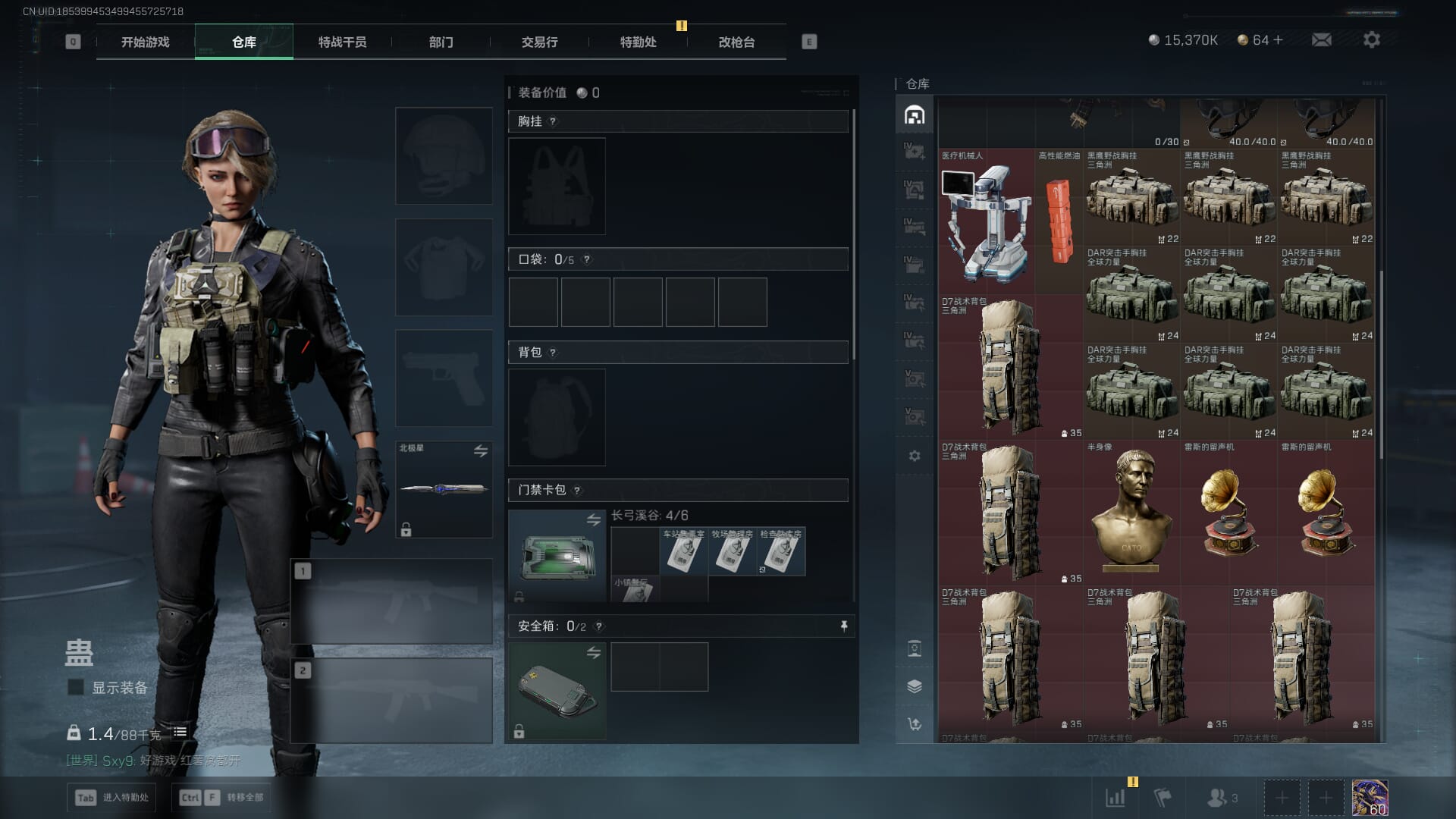Open the settings gear icon

pos(1371,39)
